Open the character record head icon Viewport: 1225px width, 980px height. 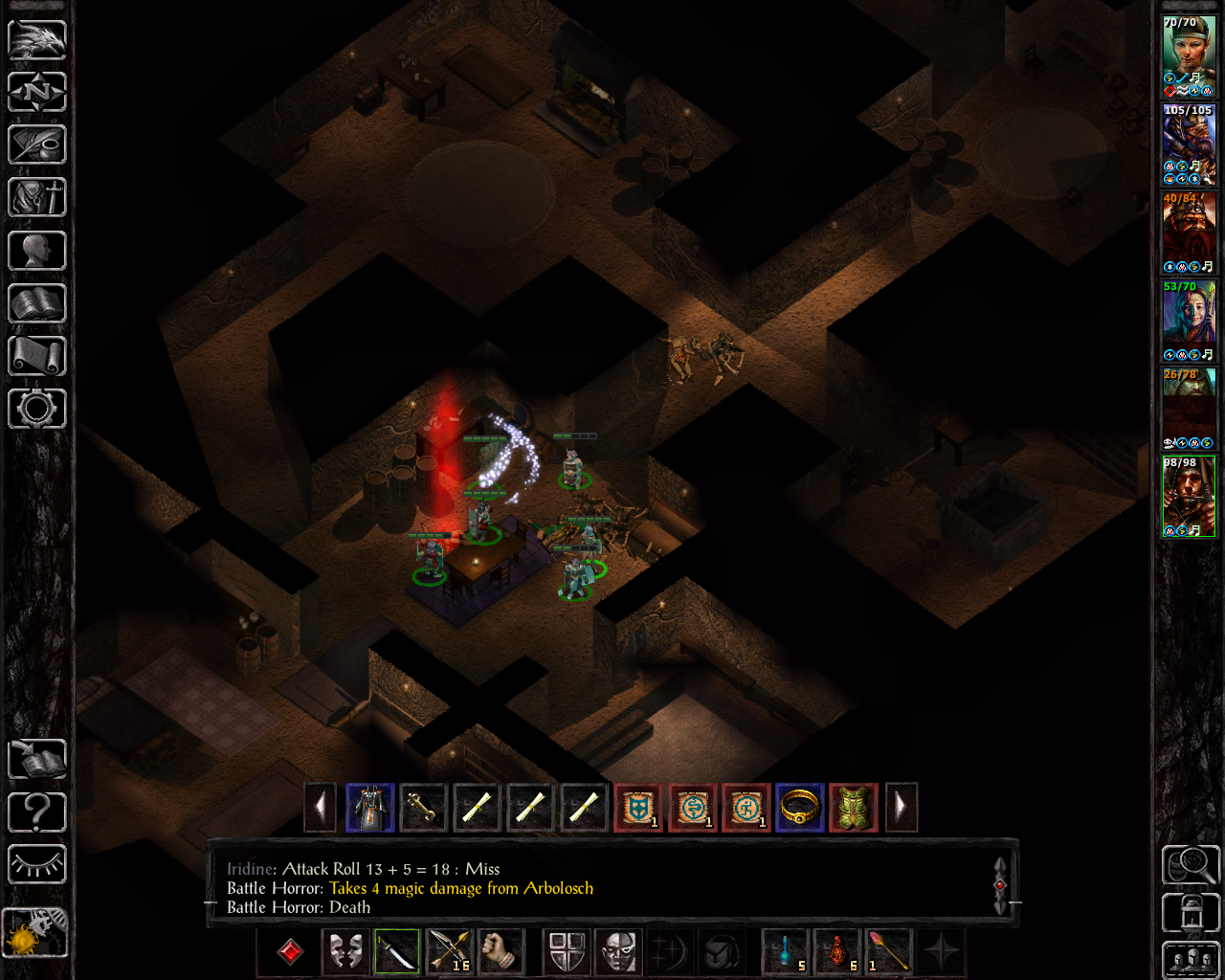(37, 251)
